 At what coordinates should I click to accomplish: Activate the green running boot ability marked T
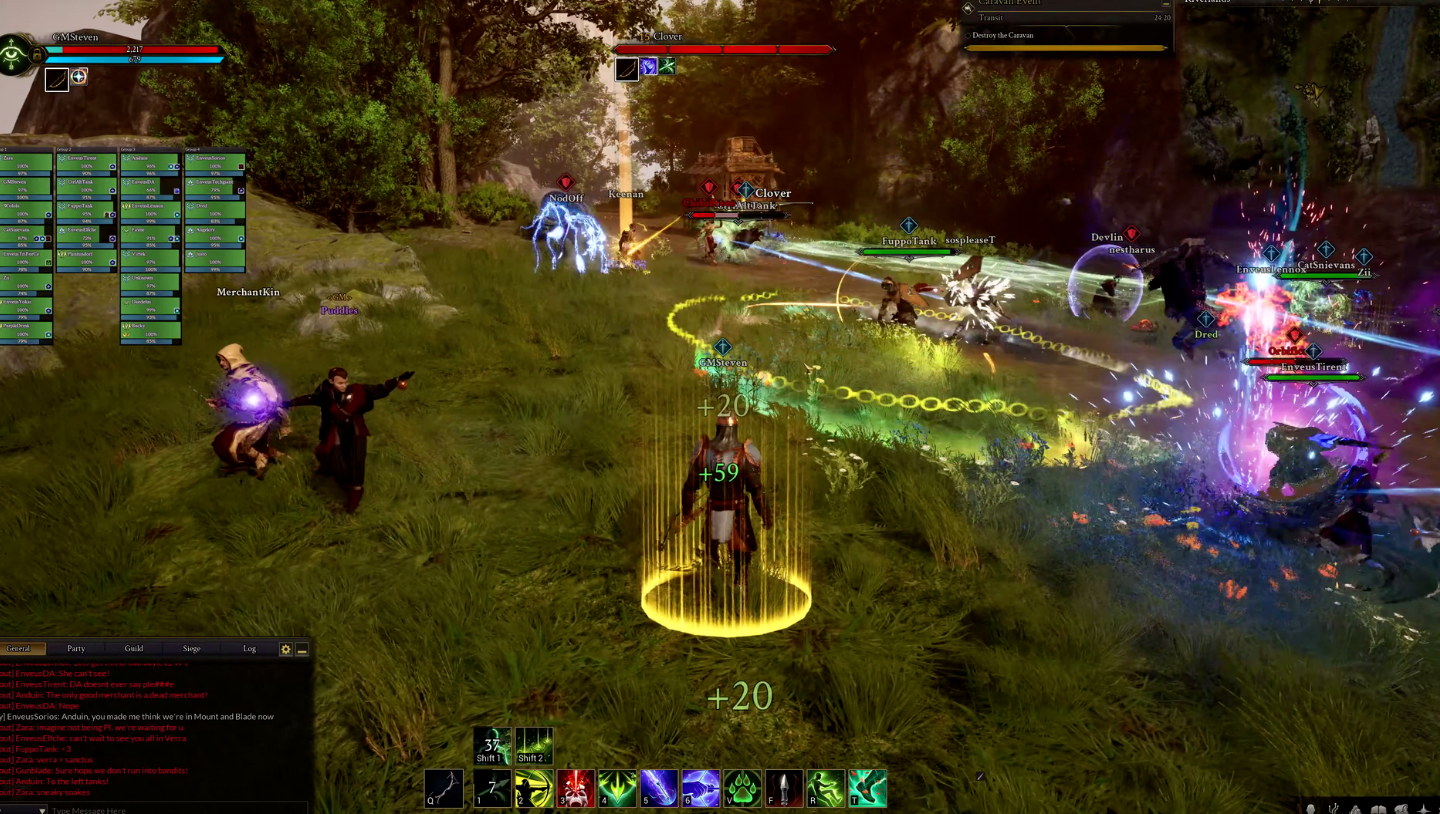pos(867,788)
